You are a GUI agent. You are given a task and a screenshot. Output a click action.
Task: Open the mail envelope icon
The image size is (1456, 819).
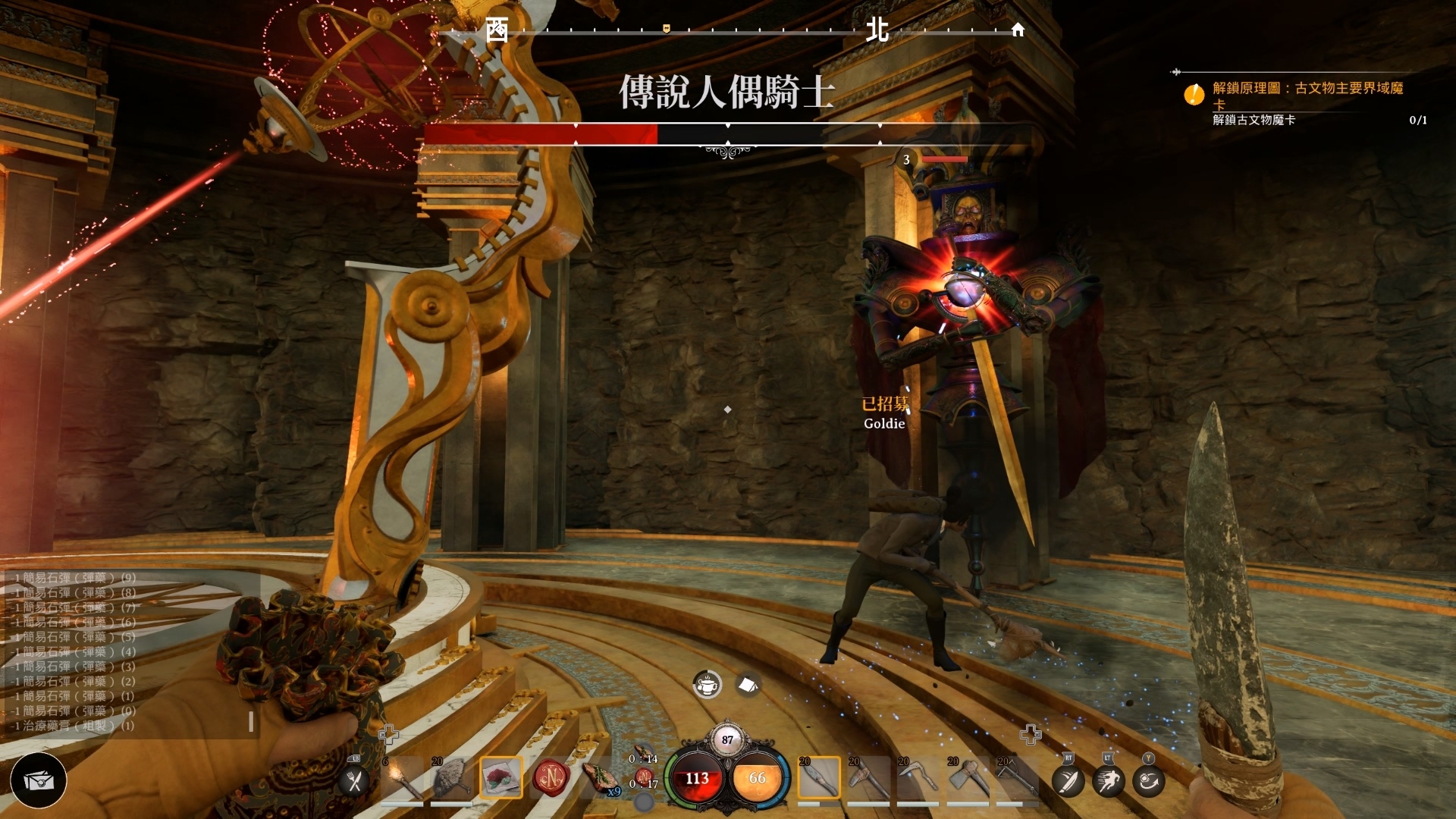coord(39,780)
